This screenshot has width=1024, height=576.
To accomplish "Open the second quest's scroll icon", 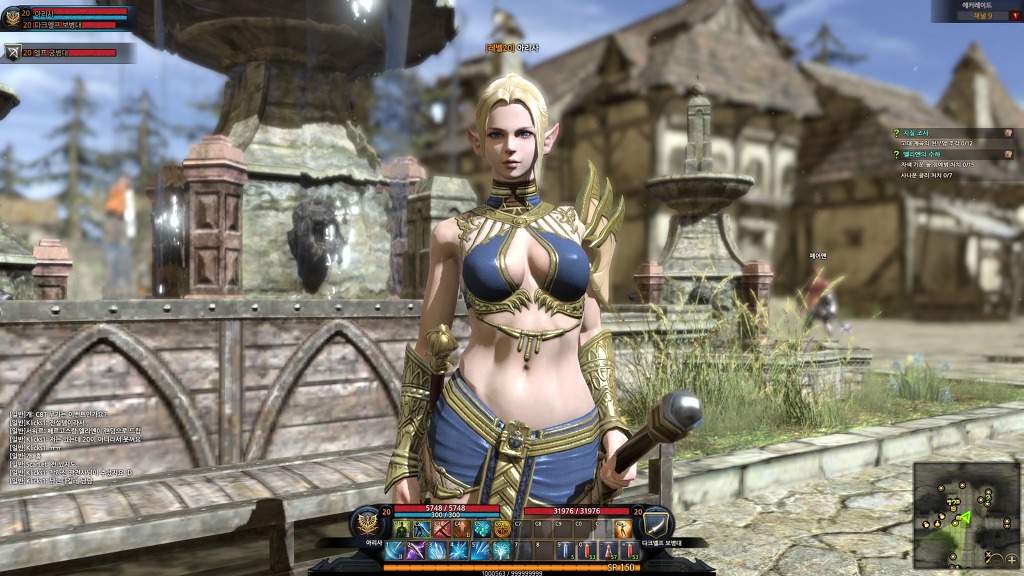I will (1008, 154).
